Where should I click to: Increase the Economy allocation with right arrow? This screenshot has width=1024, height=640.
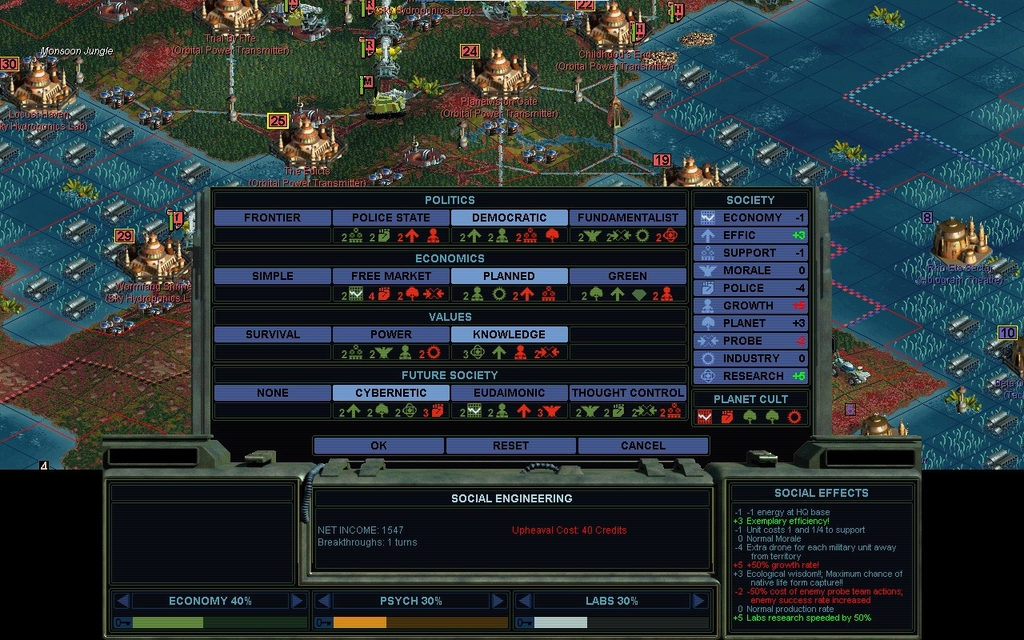[x=297, y=601]
